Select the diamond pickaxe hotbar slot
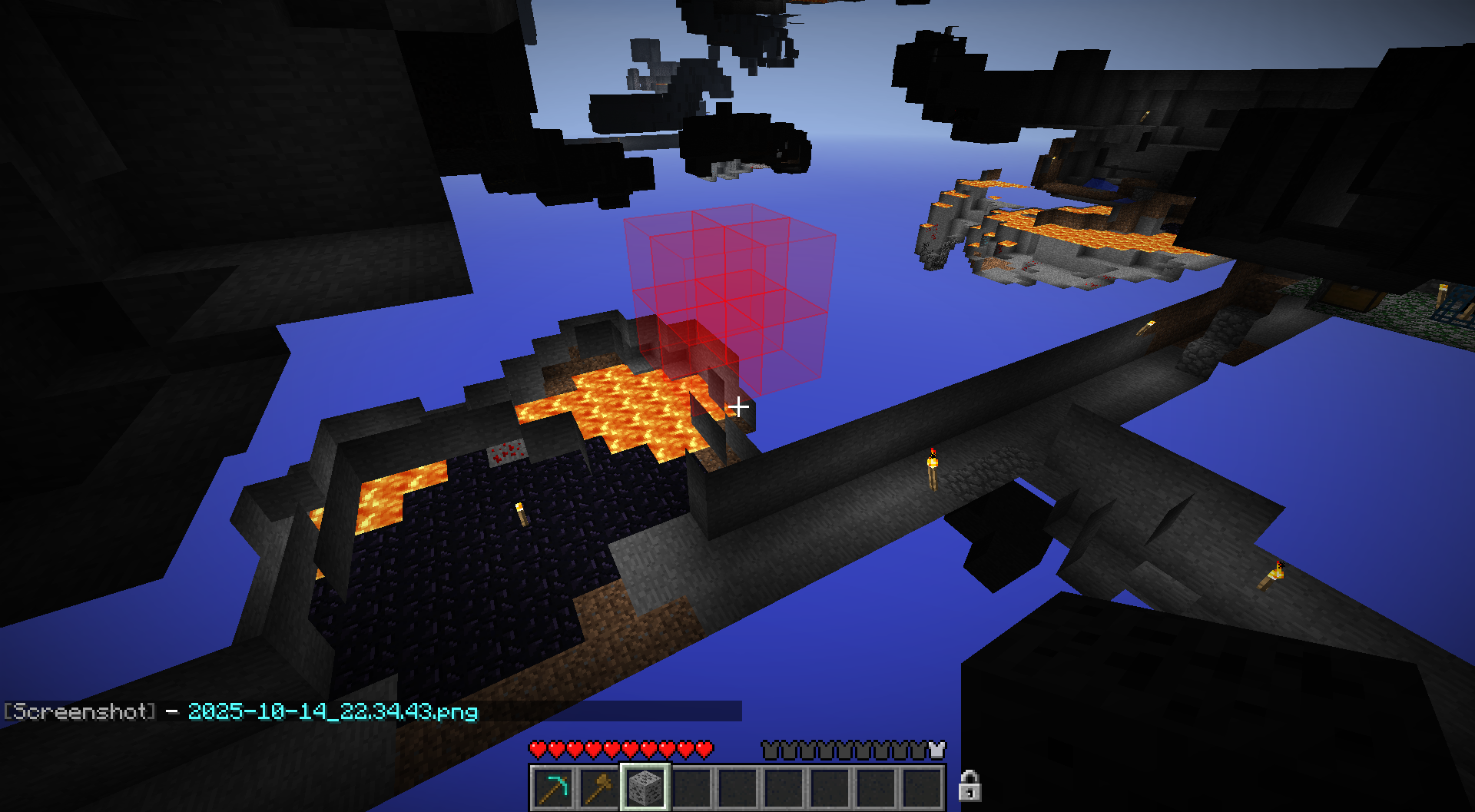 (553, 787)
